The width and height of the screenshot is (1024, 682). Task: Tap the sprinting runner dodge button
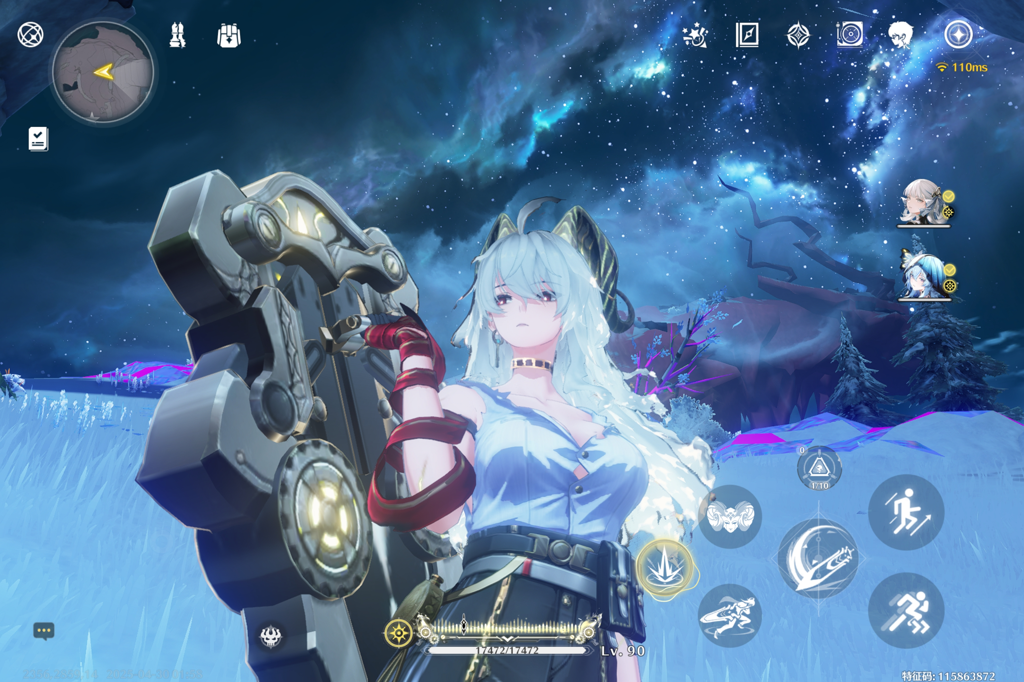(905, 610)
